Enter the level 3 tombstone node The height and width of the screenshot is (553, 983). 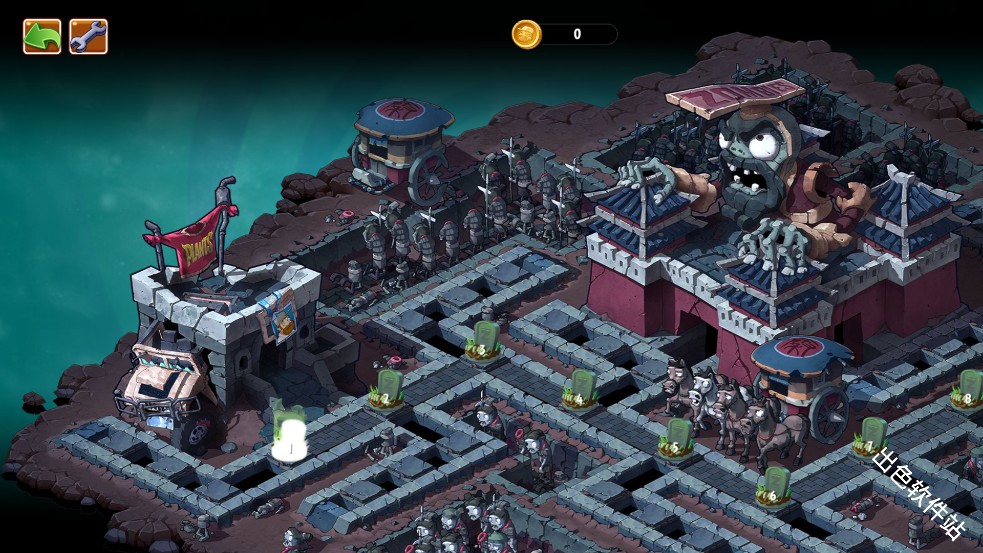(485, 340)
